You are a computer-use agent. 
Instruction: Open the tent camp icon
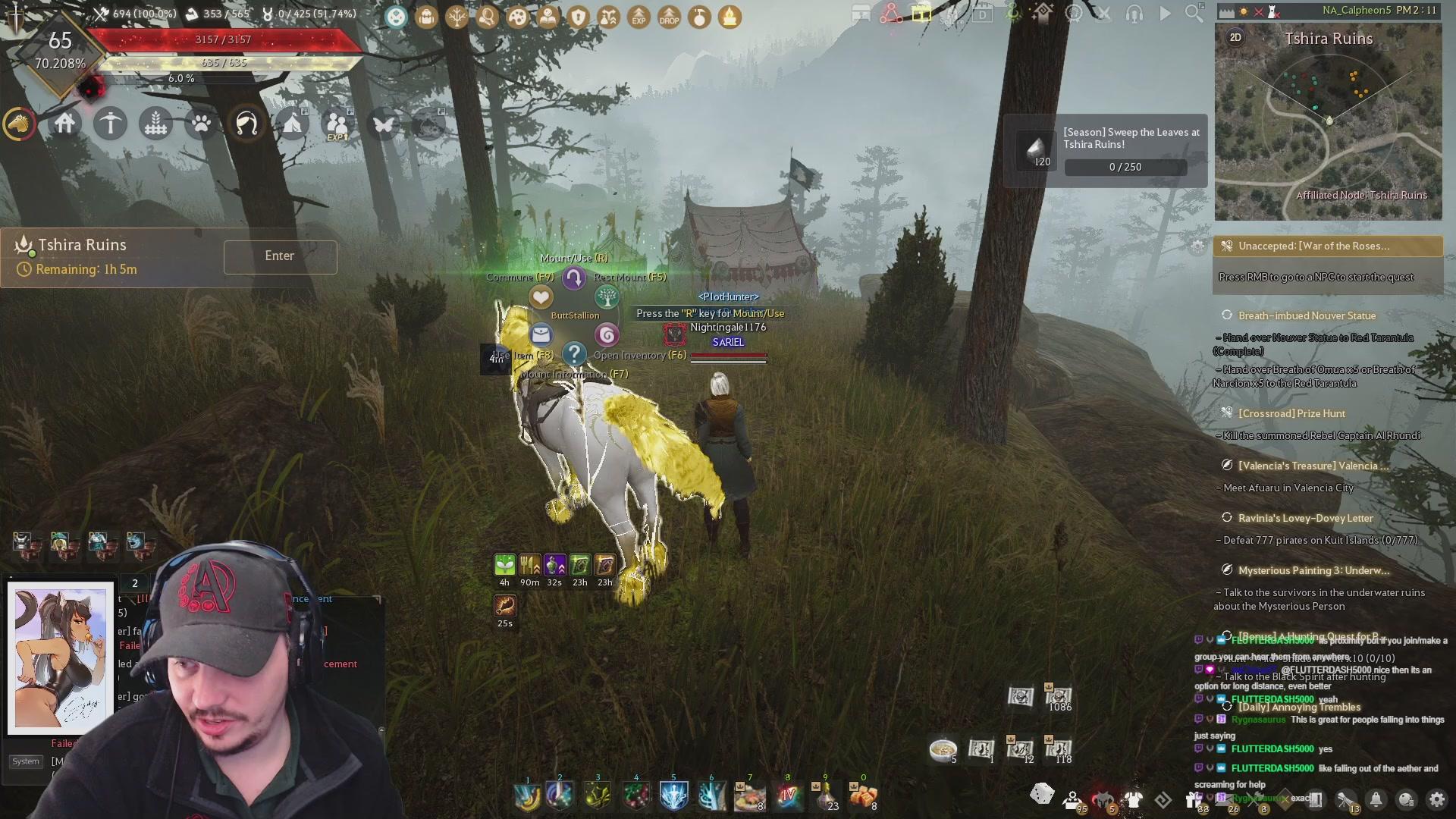(293, 123)
